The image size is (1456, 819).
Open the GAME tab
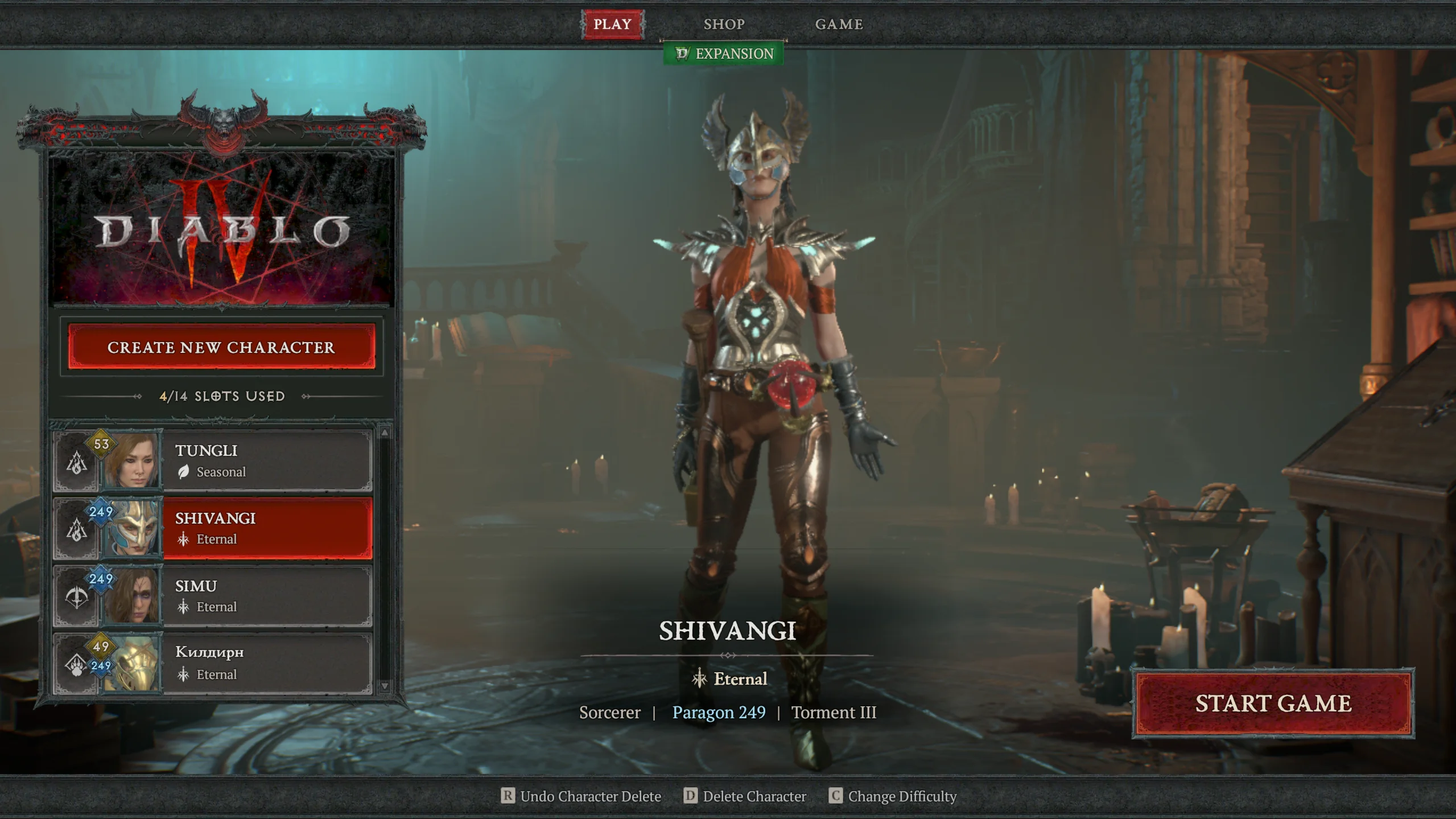[839, 24]
